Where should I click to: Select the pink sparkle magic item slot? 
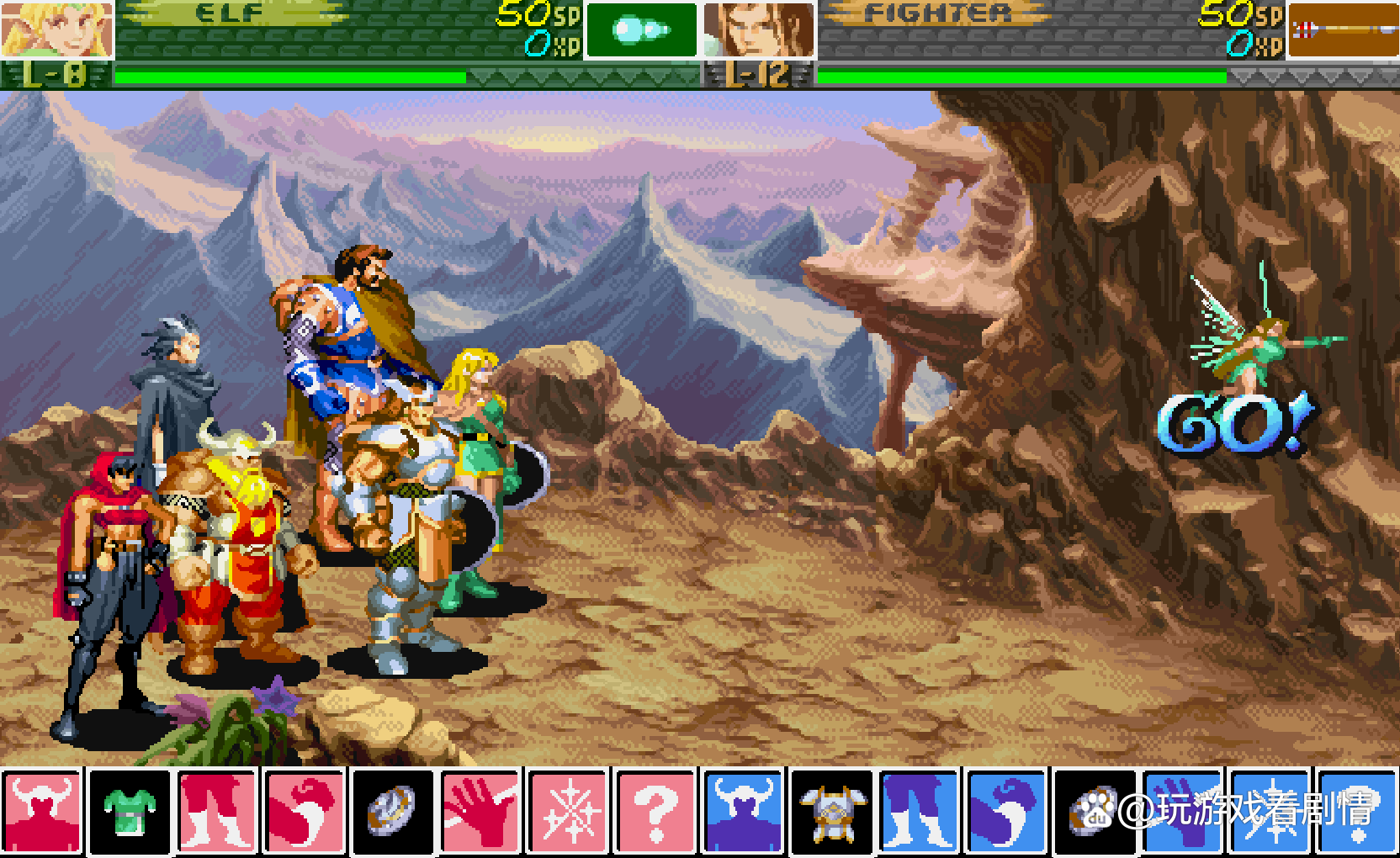[567, 811]
